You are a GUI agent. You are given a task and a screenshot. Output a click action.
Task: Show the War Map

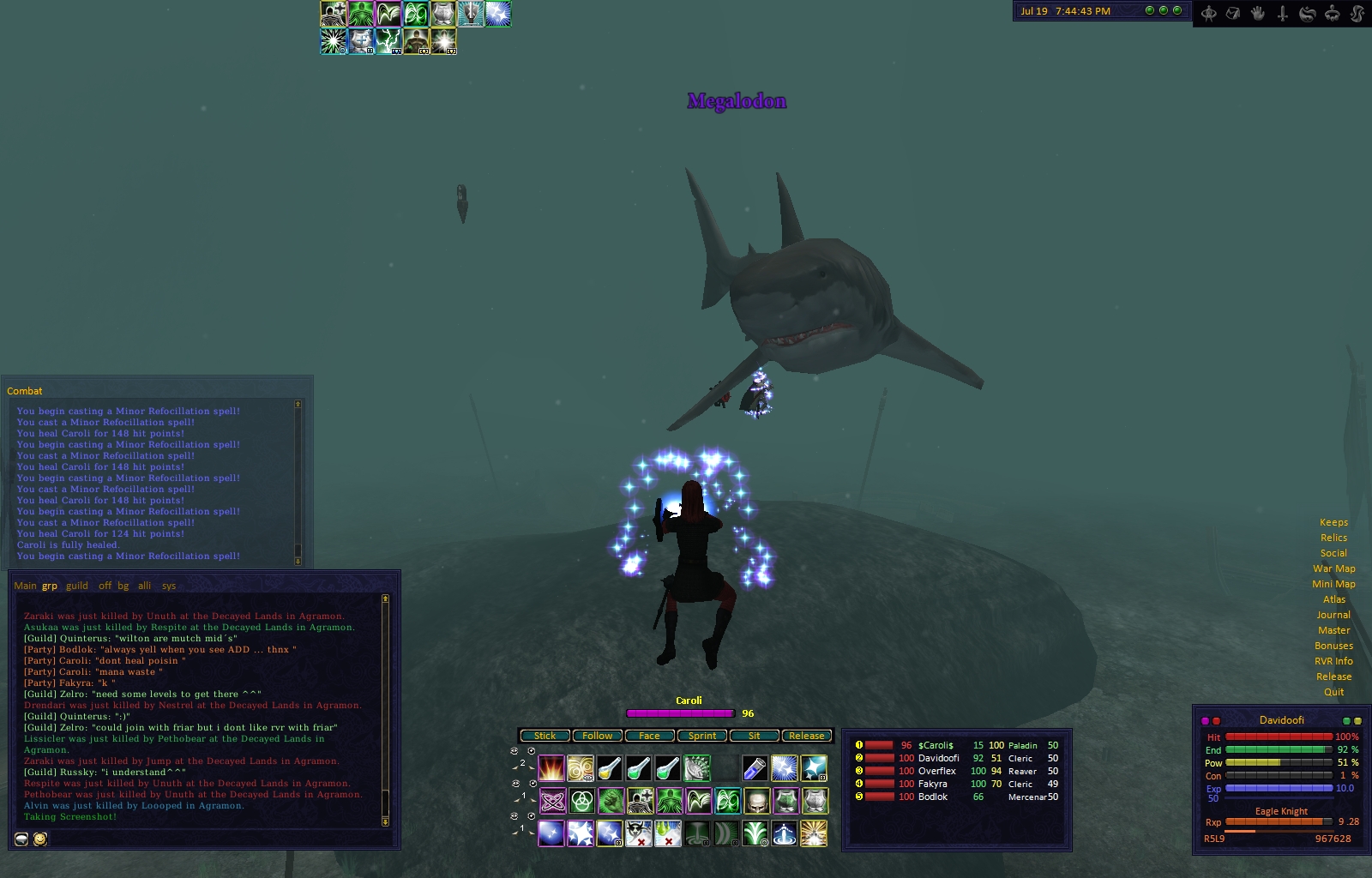[1333, 568]
